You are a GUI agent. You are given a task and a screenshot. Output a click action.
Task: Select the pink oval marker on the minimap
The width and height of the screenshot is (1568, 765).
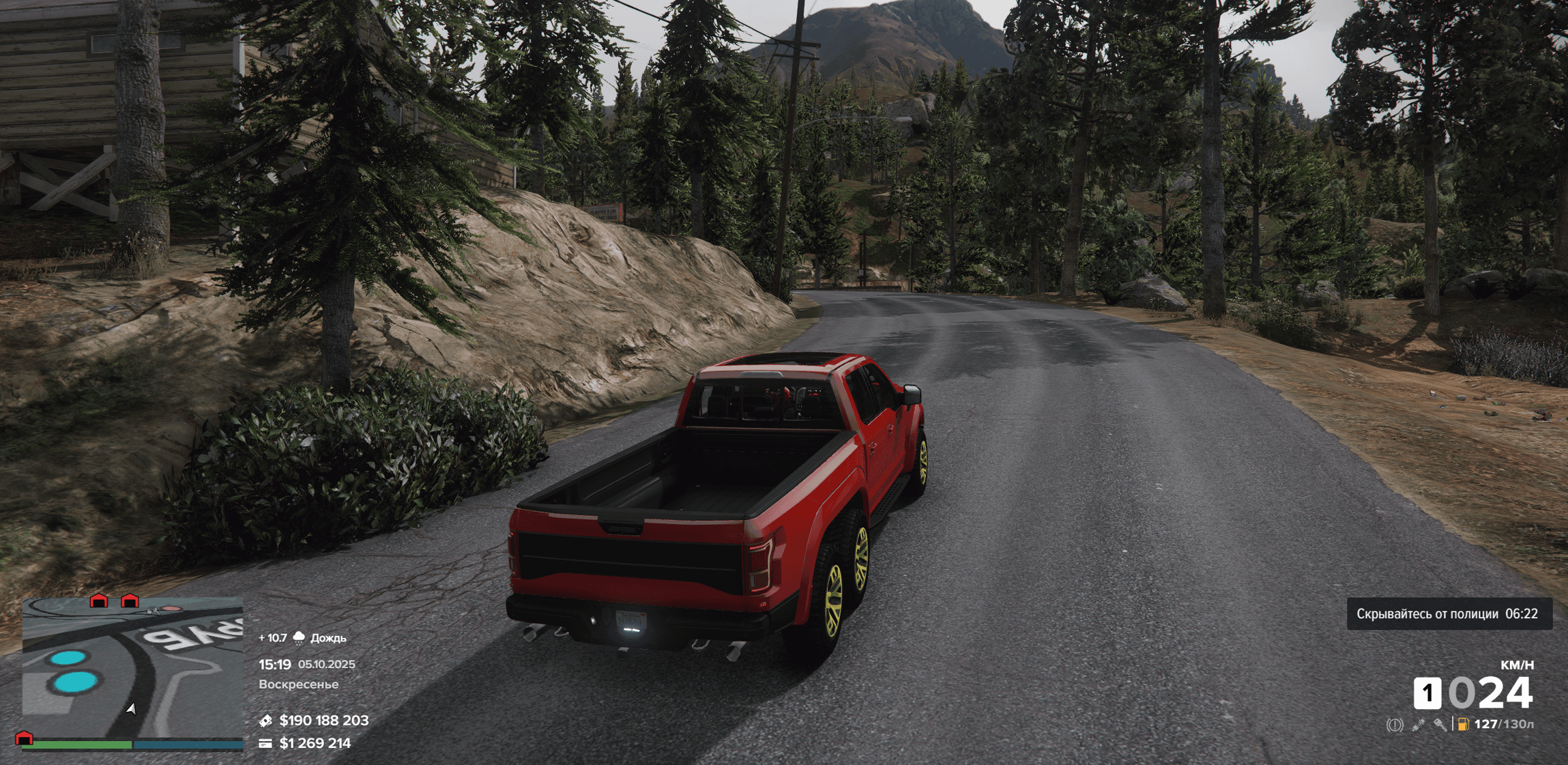click(172, 608)
